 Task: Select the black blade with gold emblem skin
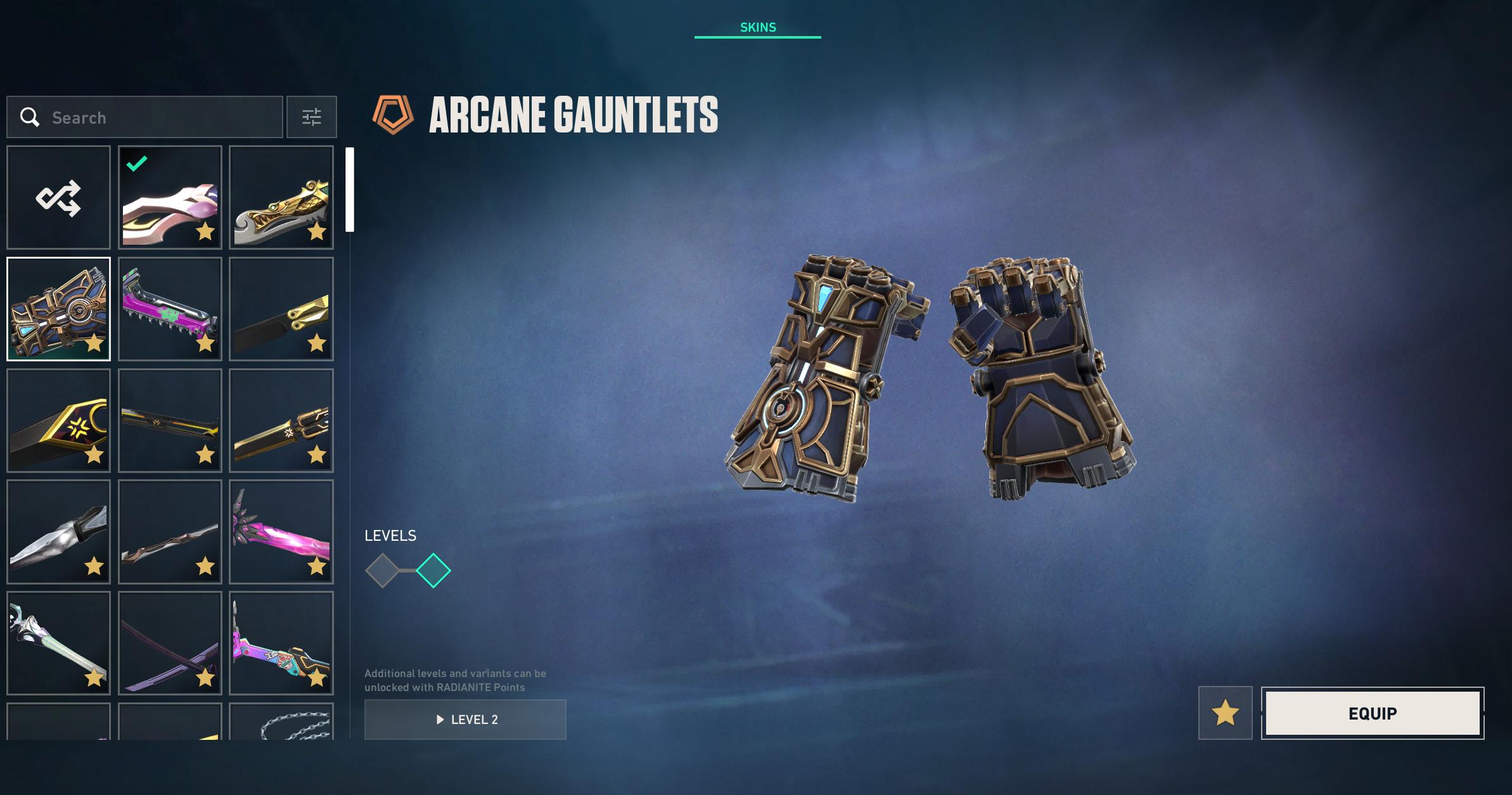(x=58, y=420)
